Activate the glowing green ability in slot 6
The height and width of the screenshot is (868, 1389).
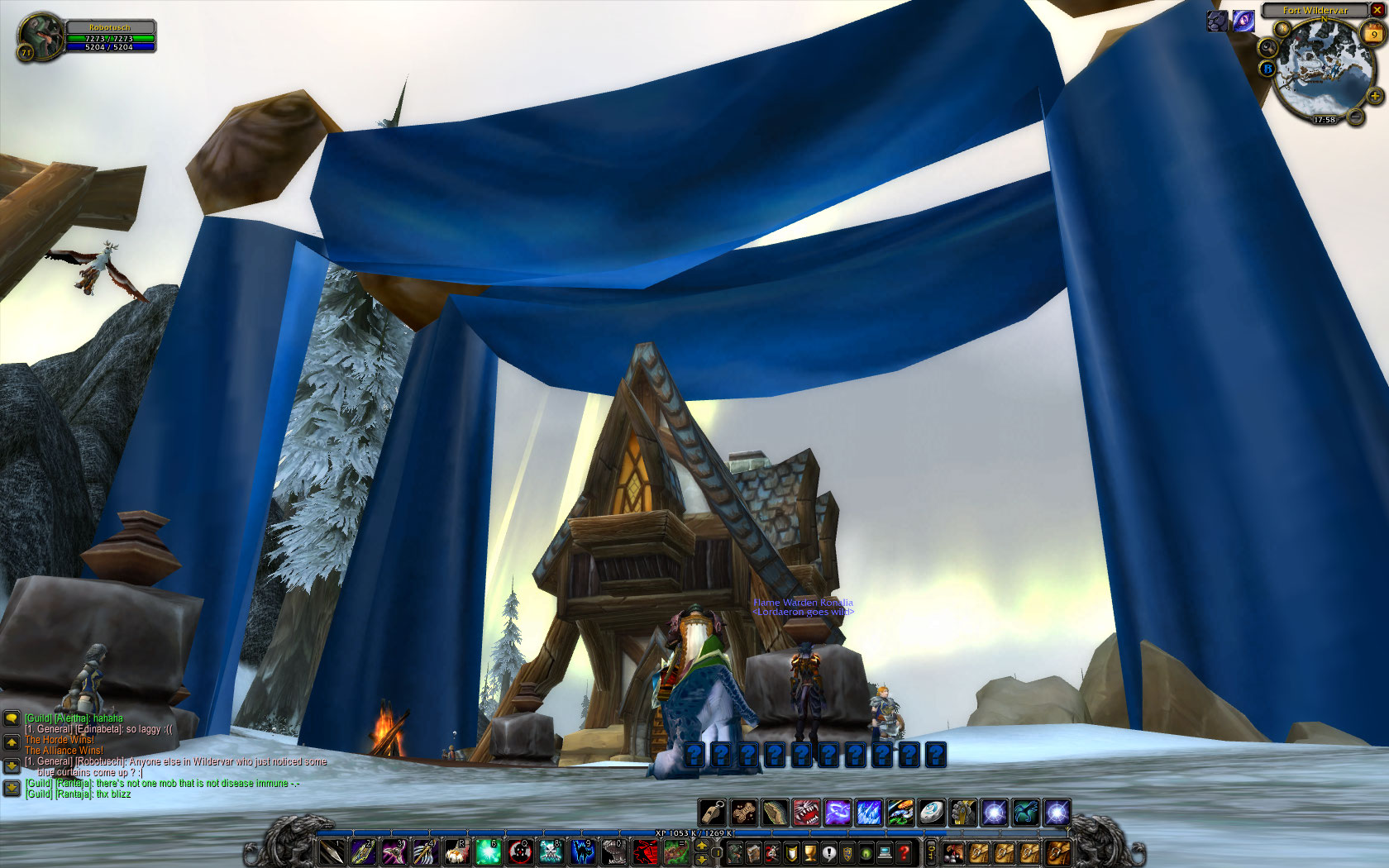488,851
